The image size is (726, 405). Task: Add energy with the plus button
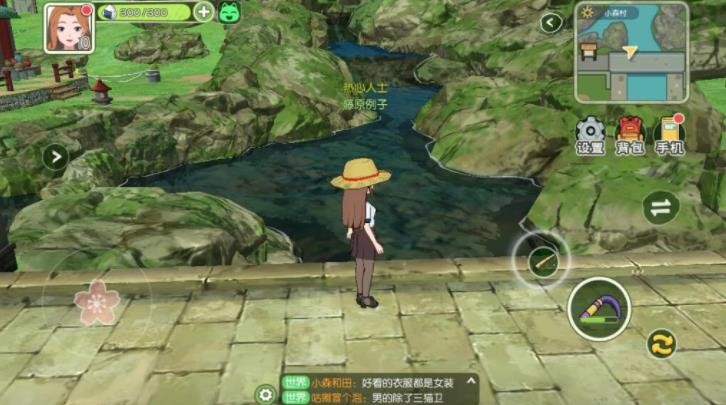click(203, 12)
